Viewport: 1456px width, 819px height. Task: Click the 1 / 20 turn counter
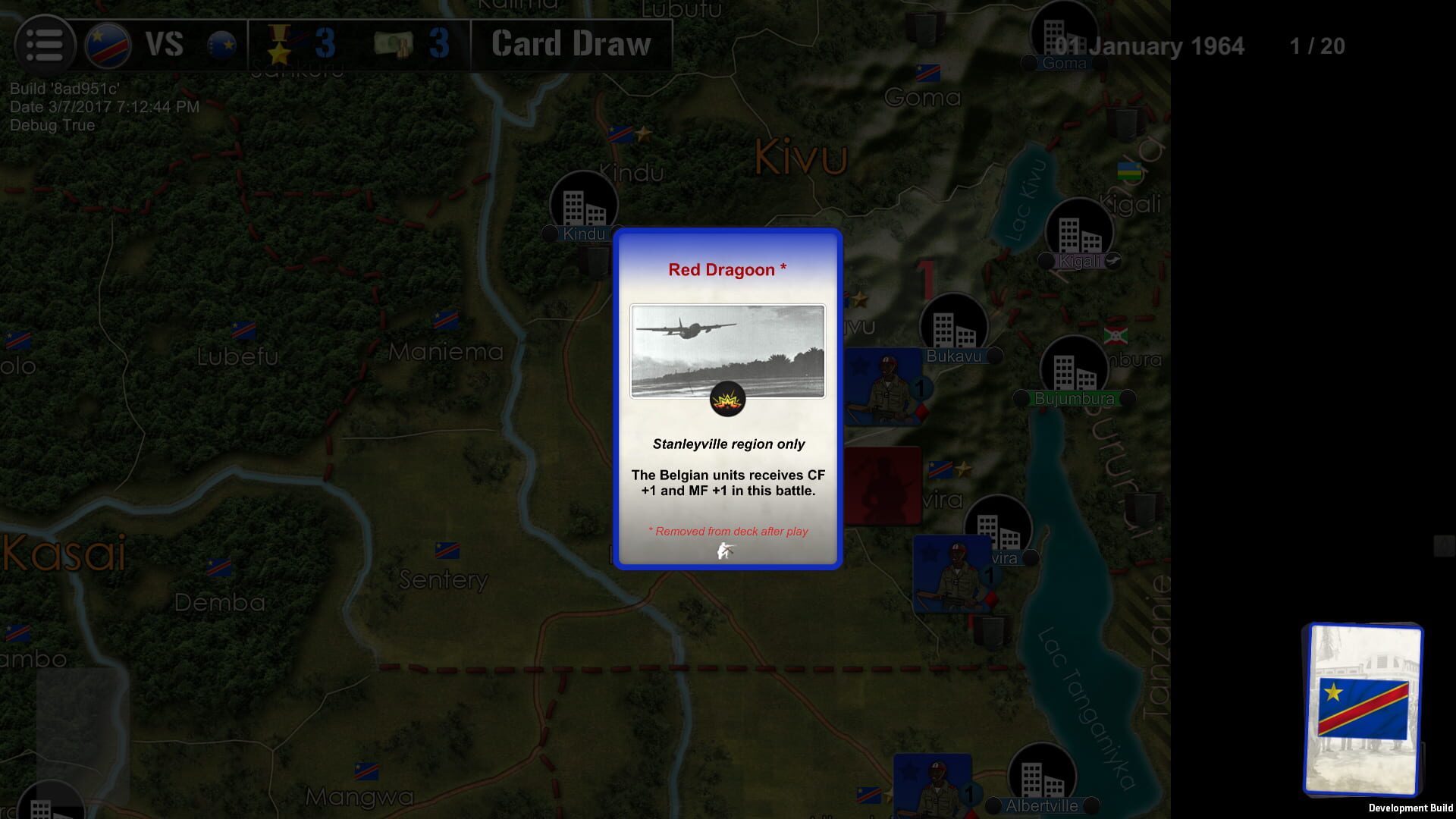pos(1317,47)
